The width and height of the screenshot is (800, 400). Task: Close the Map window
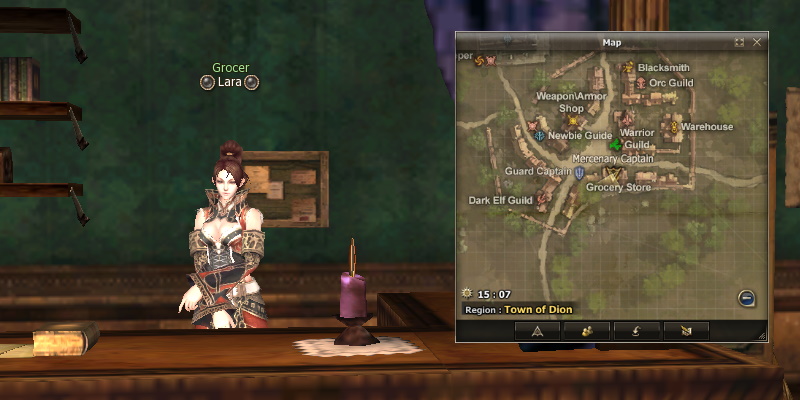pyautogui.click(x=757, y=43)
